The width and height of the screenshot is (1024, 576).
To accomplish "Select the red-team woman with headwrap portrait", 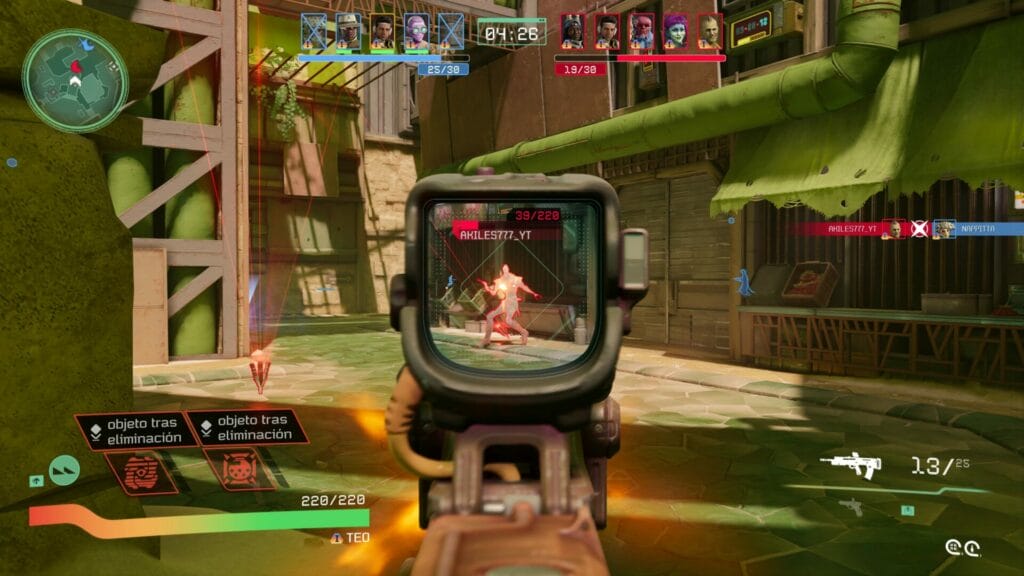I will pos(573,32).
